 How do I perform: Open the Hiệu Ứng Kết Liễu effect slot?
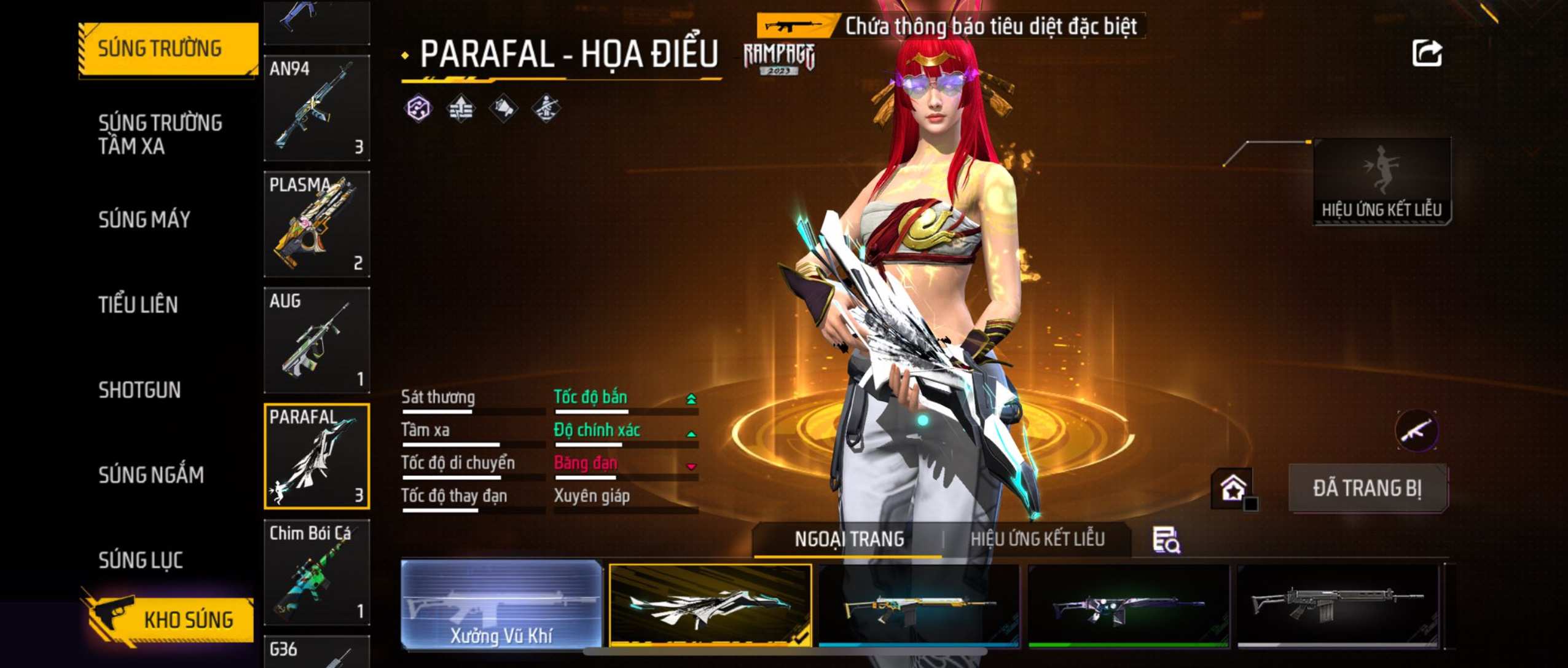1381,181
